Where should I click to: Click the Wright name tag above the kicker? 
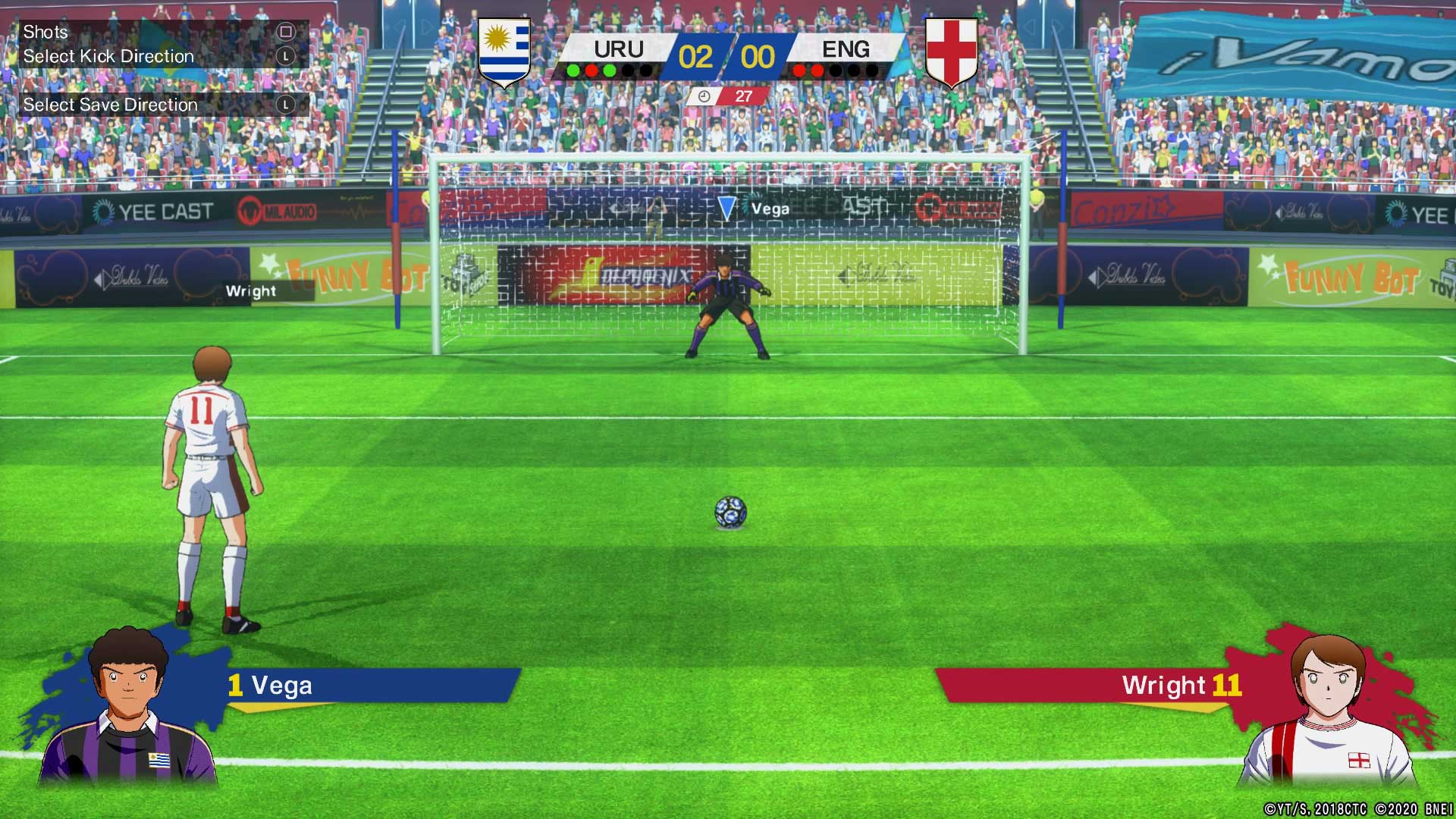point(251,290)
